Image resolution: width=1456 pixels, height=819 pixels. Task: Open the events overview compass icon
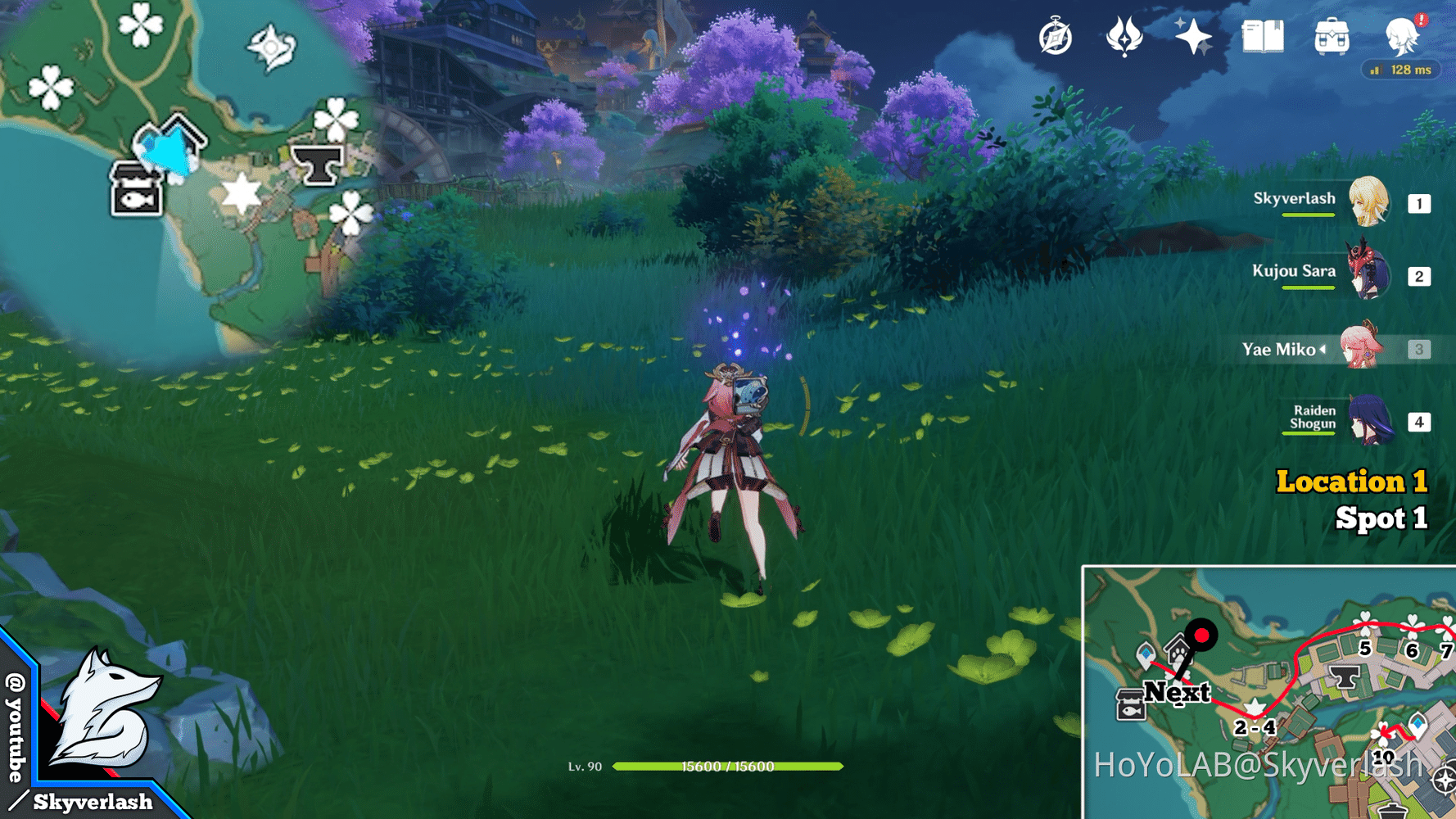tap(1055, 37)
